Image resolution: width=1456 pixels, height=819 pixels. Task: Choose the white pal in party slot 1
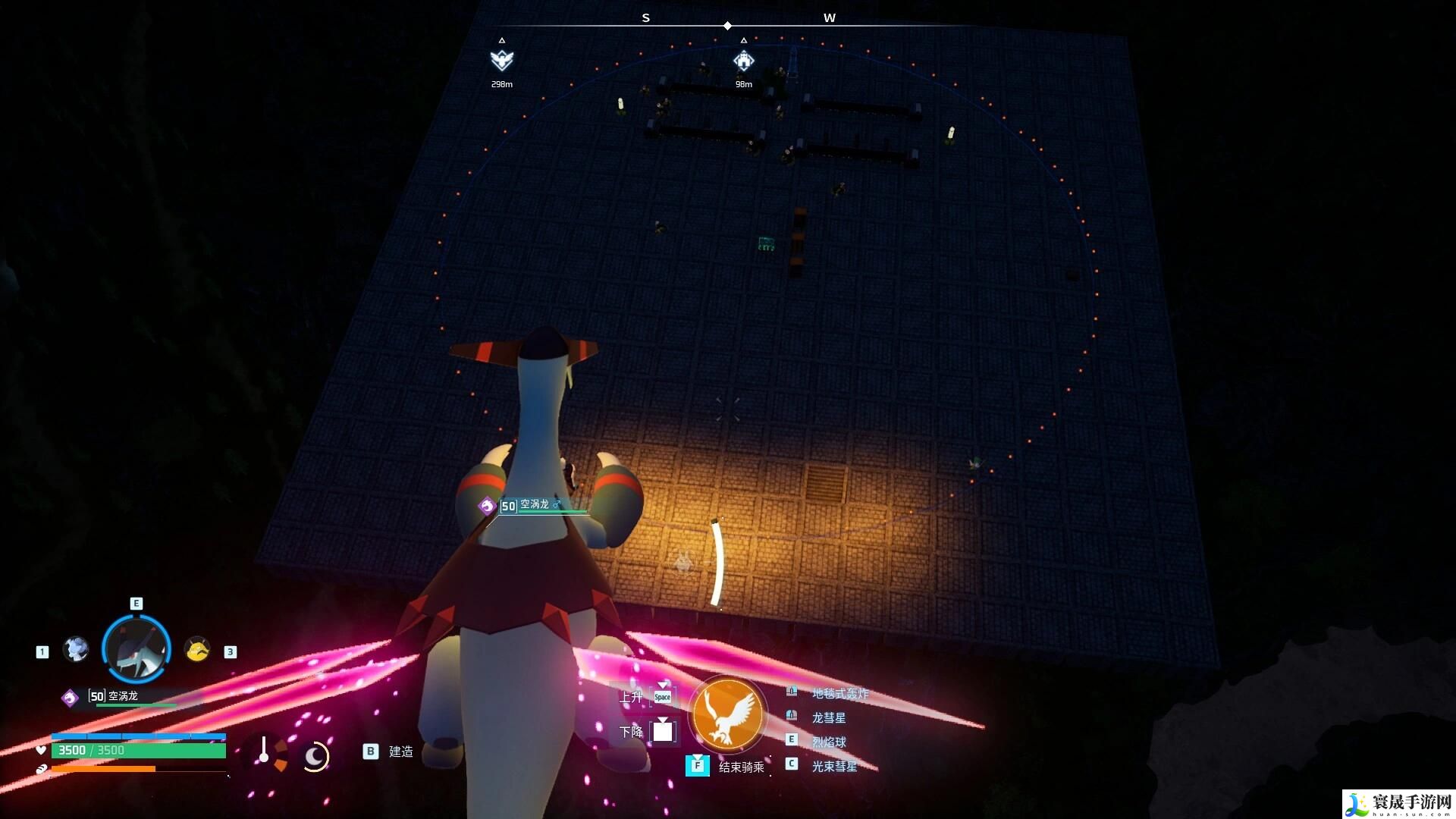tap(76, 649)
